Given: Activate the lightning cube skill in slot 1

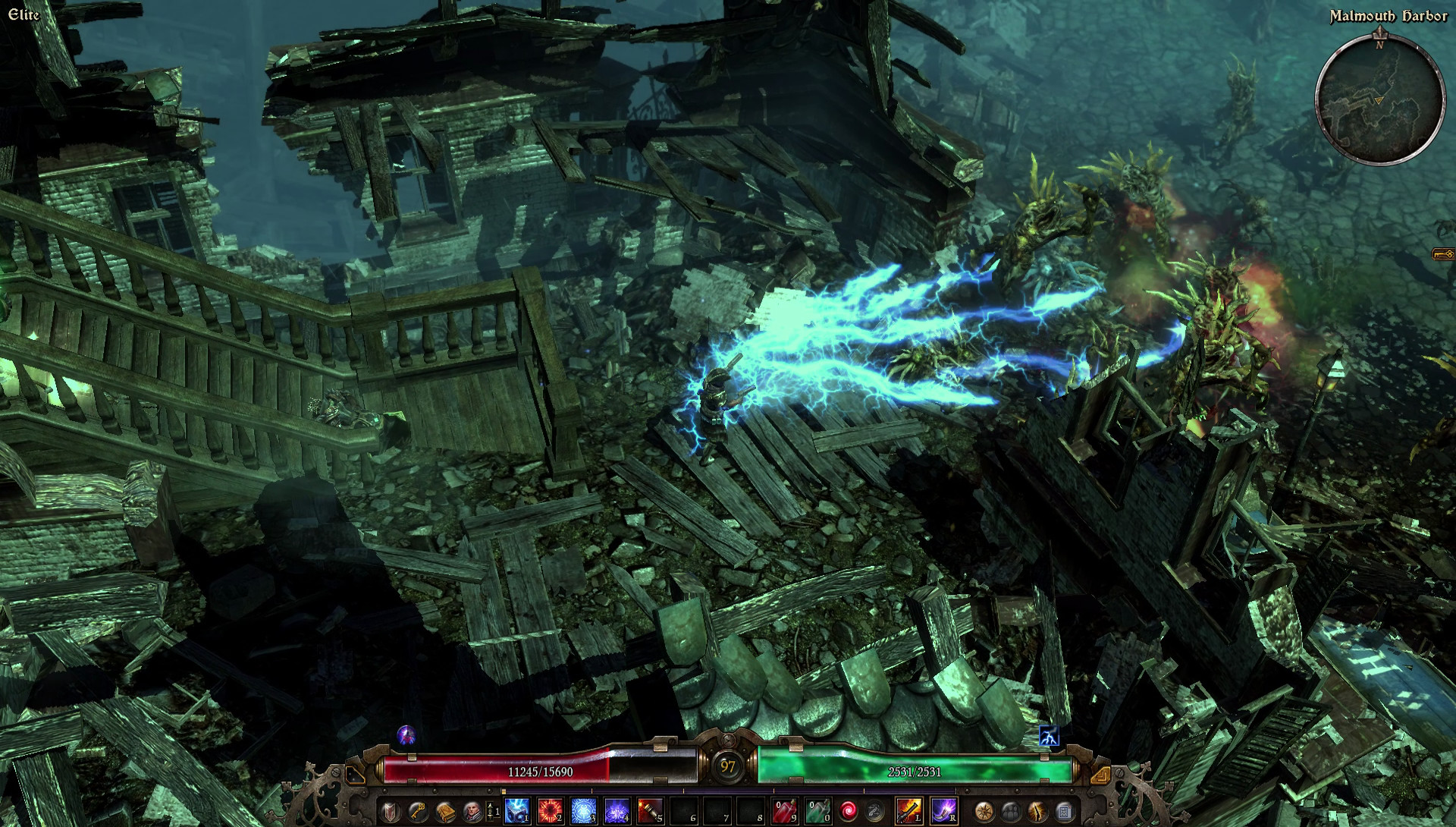Looking at the screenshot, I should (x=516, y=810).
